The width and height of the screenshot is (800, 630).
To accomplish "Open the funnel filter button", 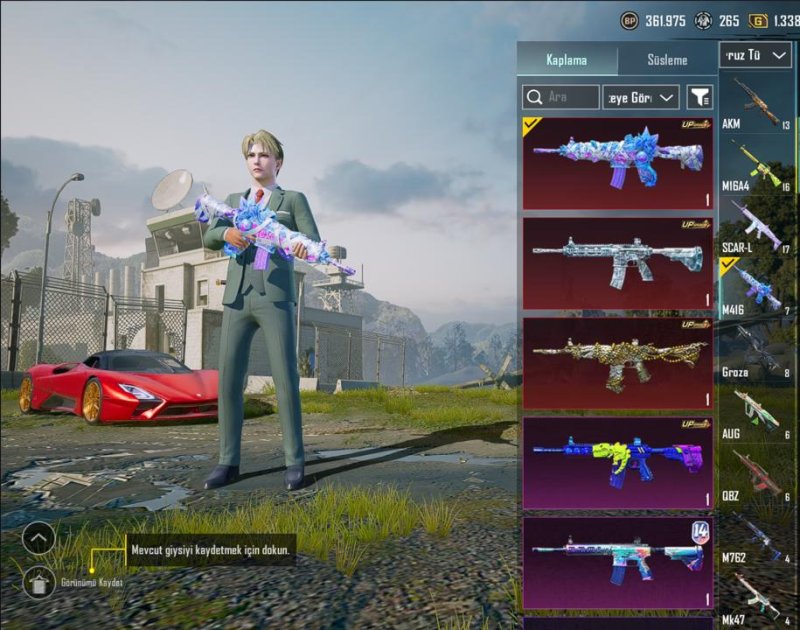I will 701,97.
